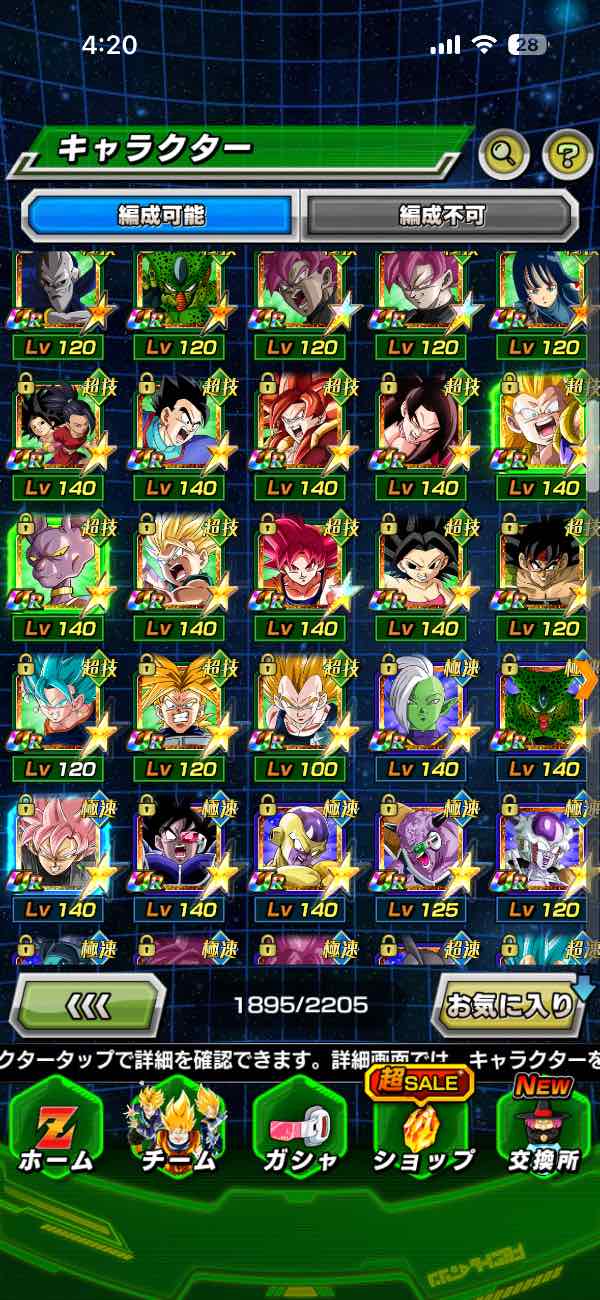The image size is (600, 1300).
Task: Go back with the green arrows button
Action: click(87, 1004)
